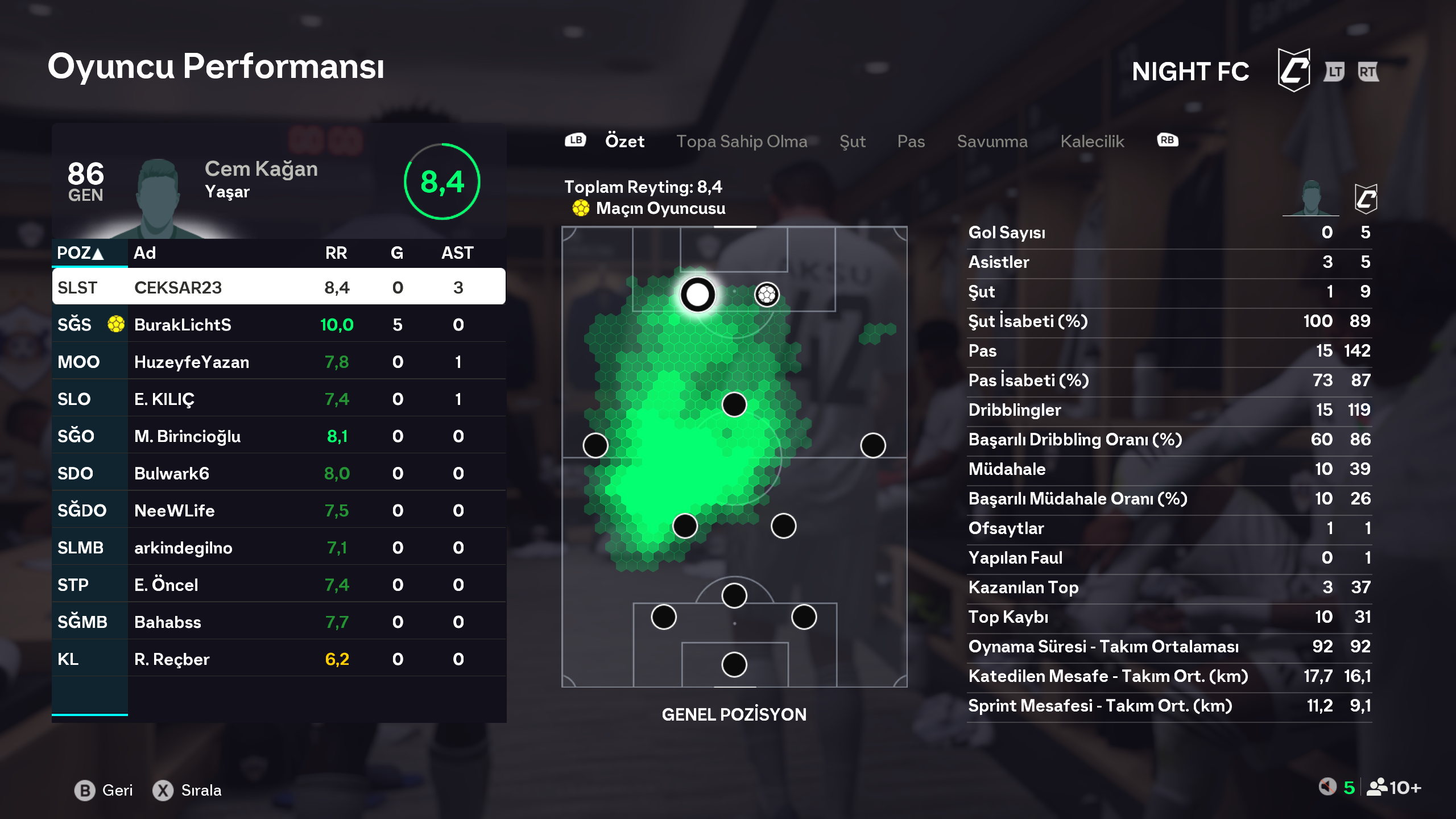Click the Geri back button
This screenshot has width=1456, height=819.
point(104,790)
